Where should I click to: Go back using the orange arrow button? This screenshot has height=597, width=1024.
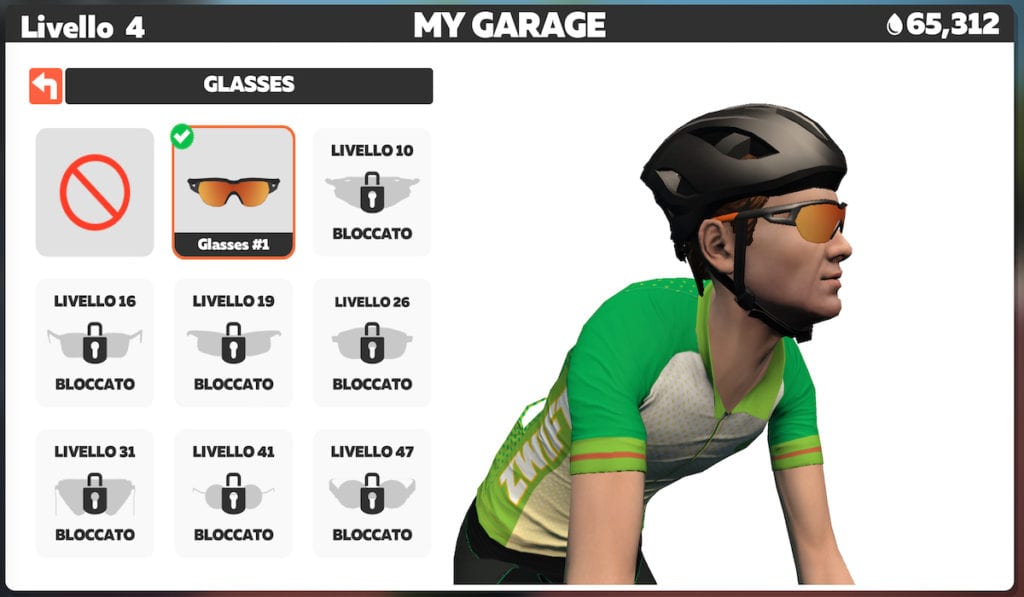pyautogui.click(x=45, y=86)
